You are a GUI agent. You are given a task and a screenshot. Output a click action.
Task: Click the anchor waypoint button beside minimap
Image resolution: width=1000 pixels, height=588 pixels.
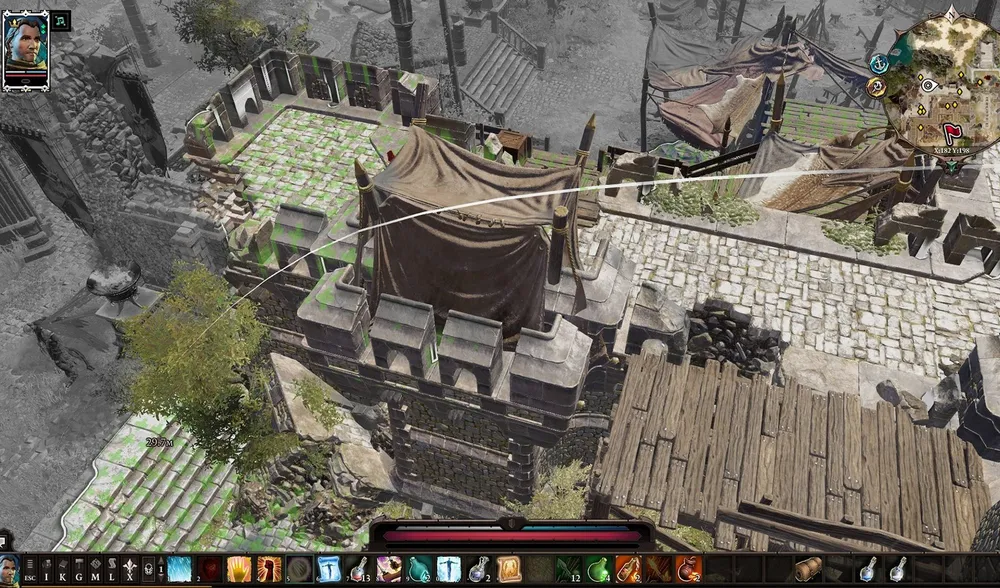(879, 62)
